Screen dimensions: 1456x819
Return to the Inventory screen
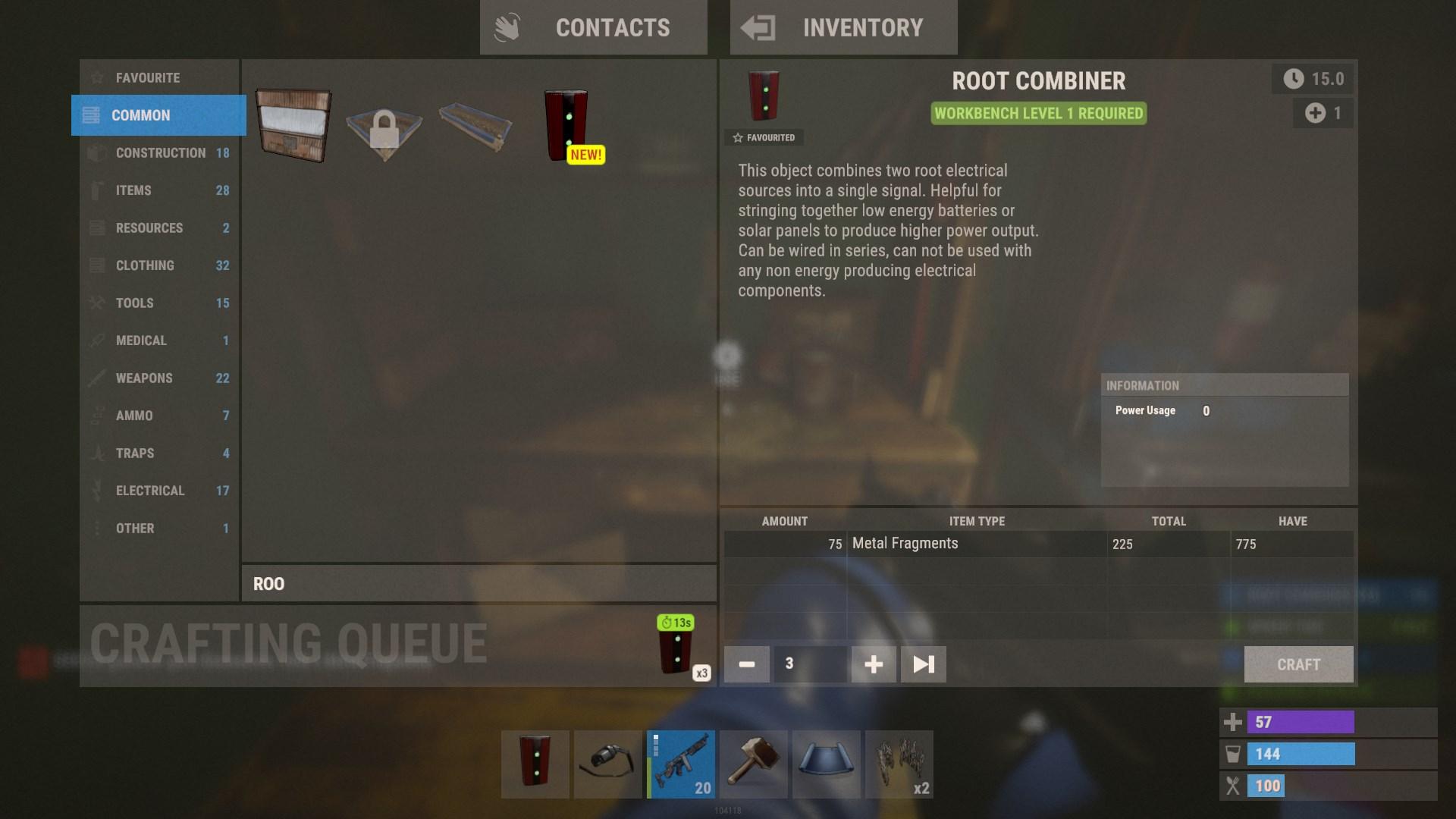coord(843,27)
